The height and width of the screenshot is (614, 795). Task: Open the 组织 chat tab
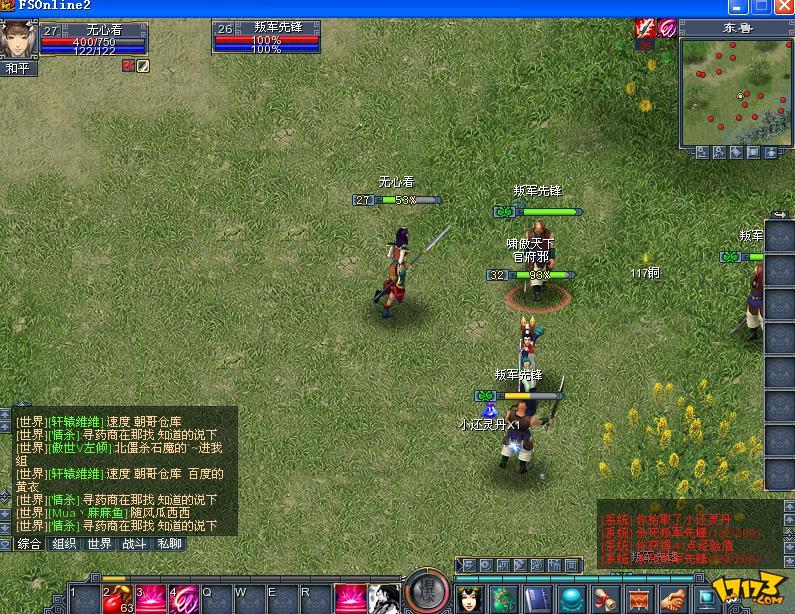click(64, 544)
